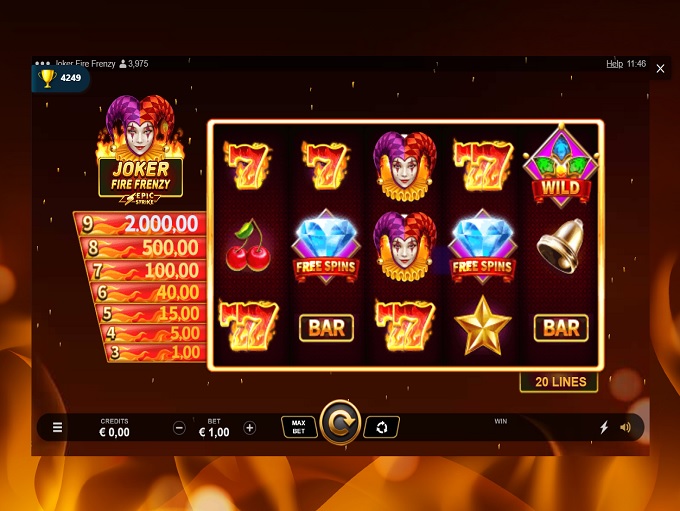This screenshot has height=511, width=680.
Task: Click the Max Bet button
Action: point(298,427)
